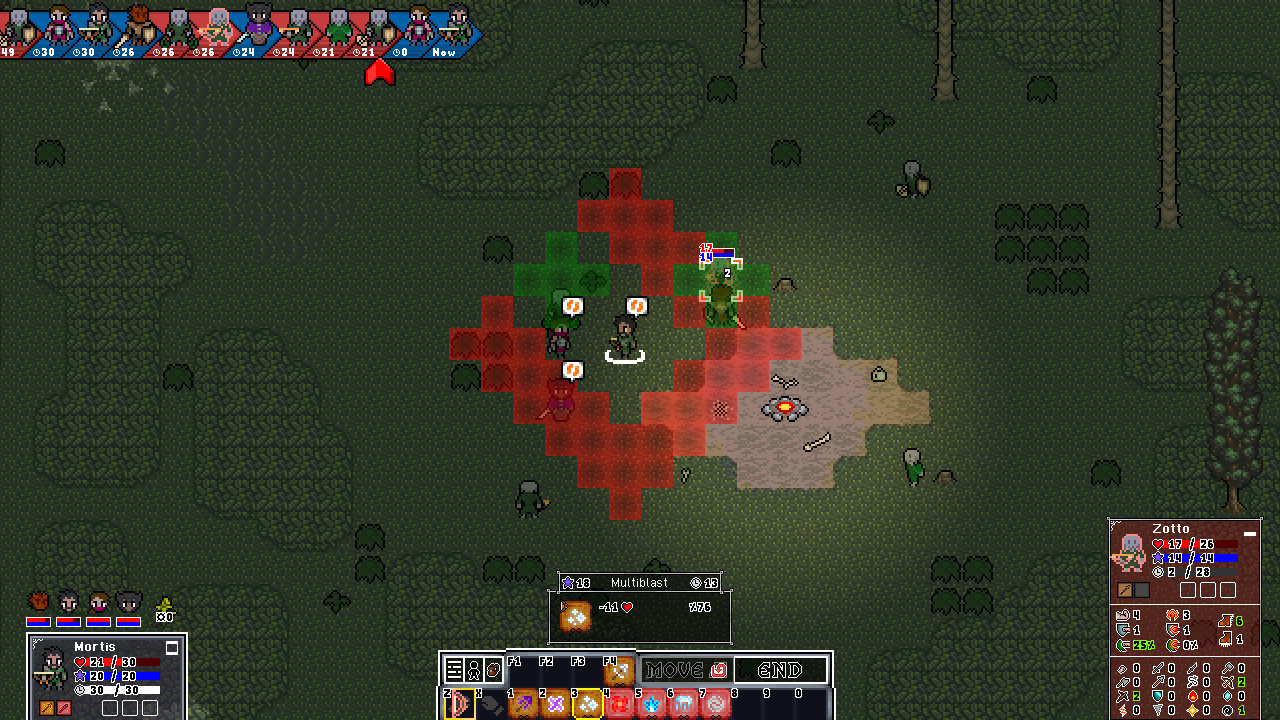Minimize Zotto's stat panel
This screenshot has width=1280, height=720.
(x=1250, y=534)
